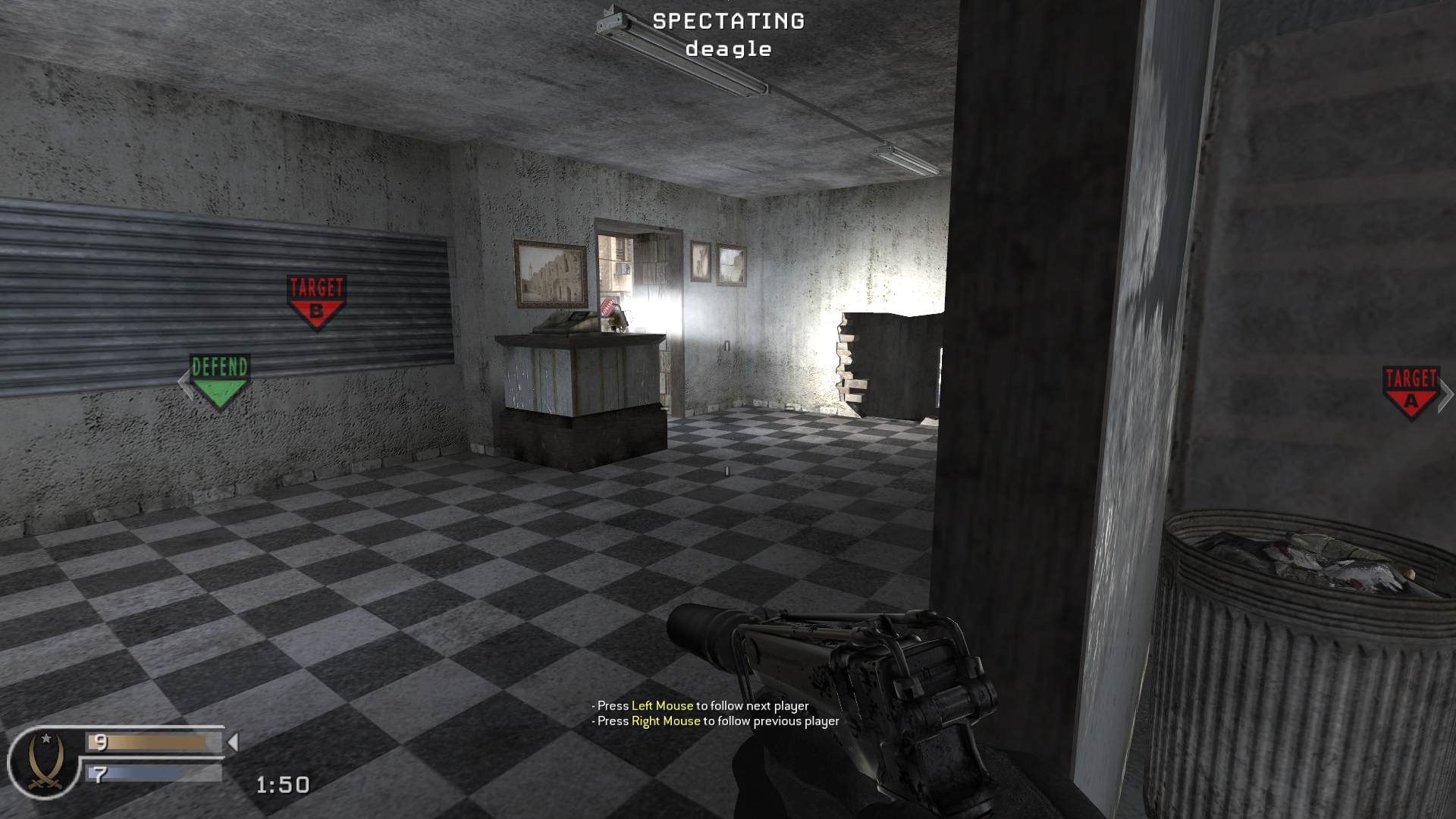Click the arrow on the top team score bar

(x=233, y=742)
